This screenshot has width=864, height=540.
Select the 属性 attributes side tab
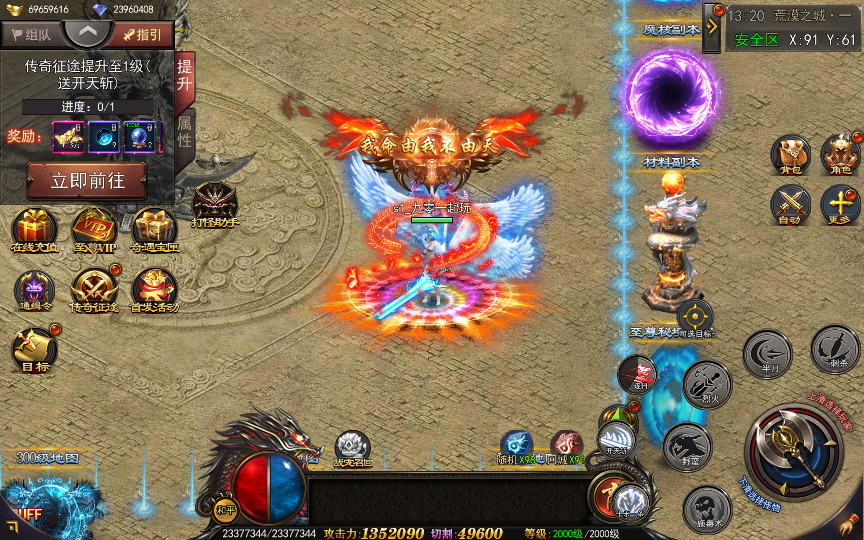(x=184, y=130)
